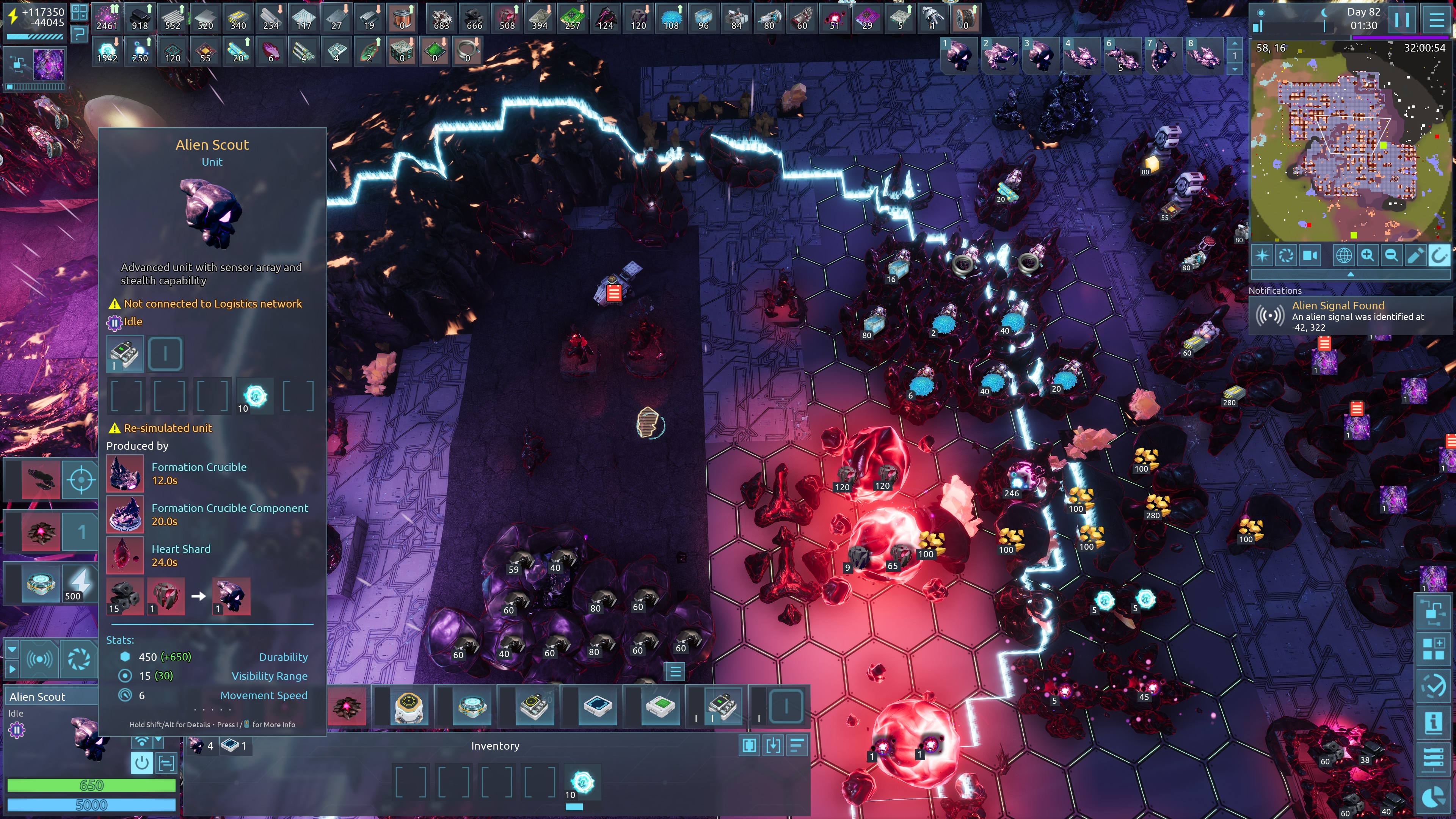1456x819 pixels.
Task: Select the crystal item in Inventory
Action: (x=582, y=782)
